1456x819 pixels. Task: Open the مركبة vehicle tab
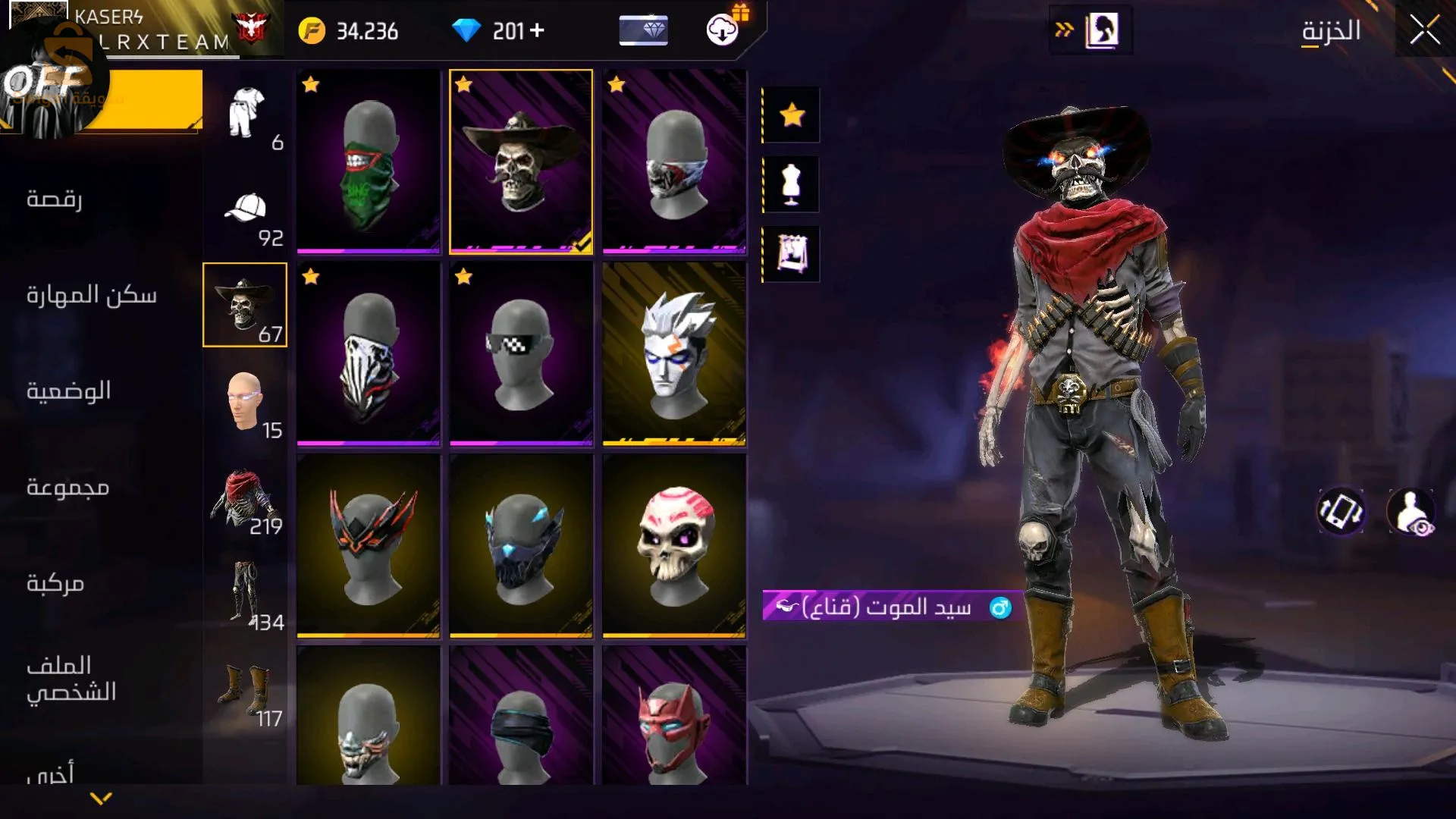55,582
